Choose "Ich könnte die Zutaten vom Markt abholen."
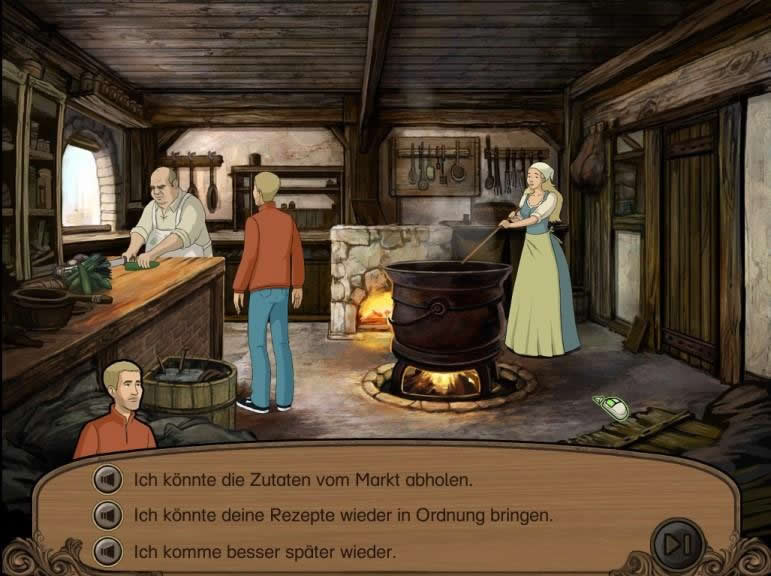This screenshot has width=771, height=576. click(x=302, y=480)
